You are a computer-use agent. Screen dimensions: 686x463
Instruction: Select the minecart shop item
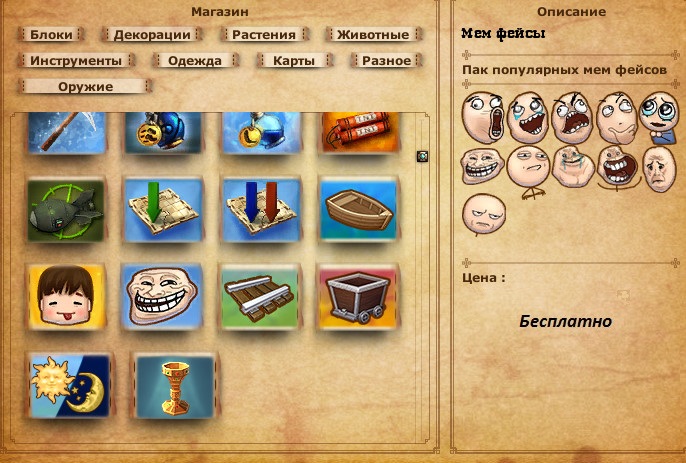click(356, 294)
